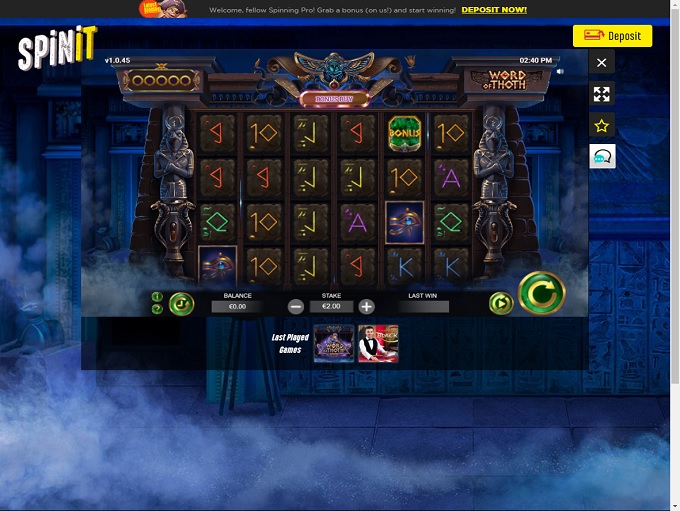Spin the reels with the large green button
680x511 pixels.
coord(541,294)
